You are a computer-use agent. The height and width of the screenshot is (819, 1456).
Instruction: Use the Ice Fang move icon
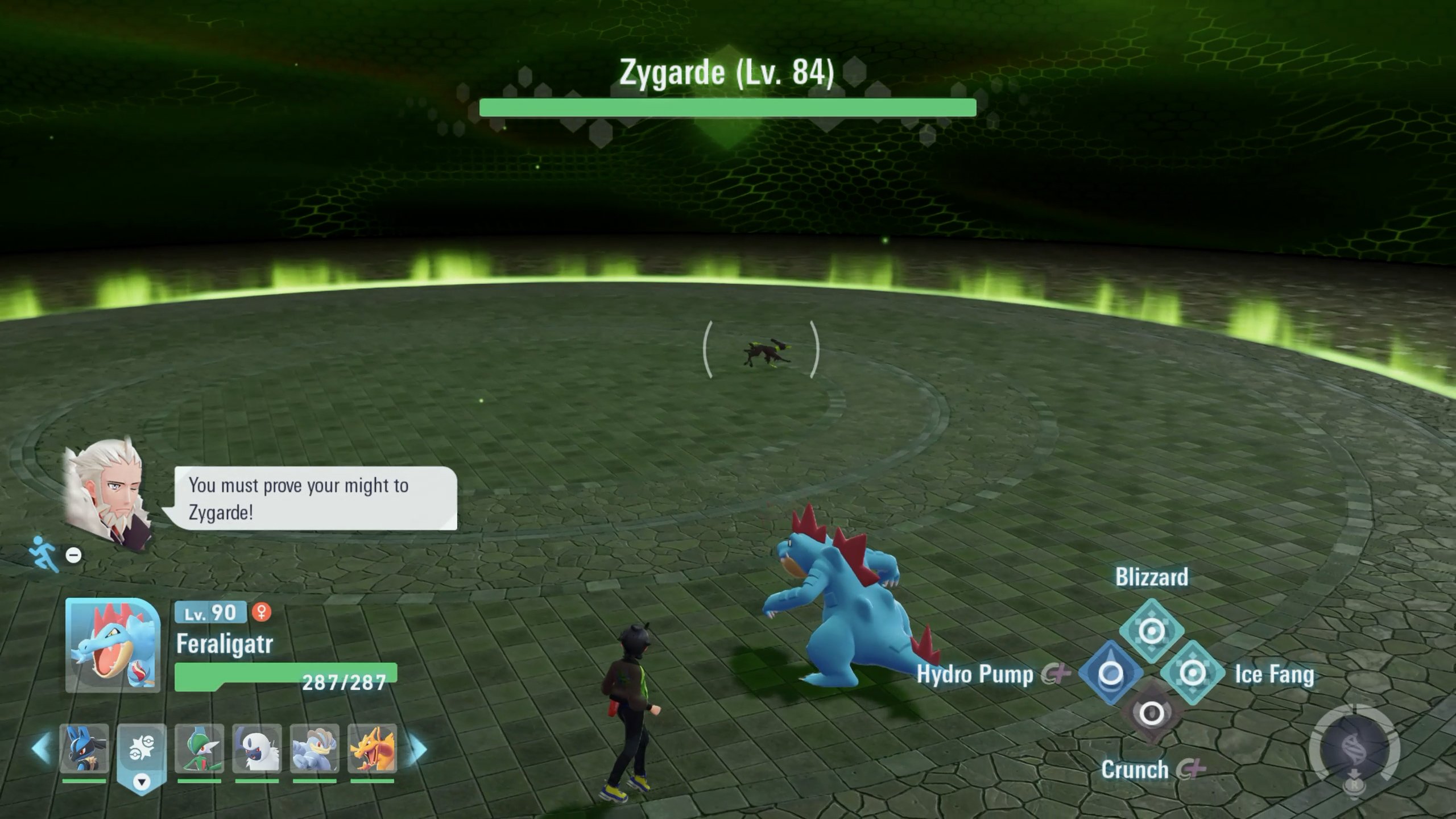tap(1193, 673)
